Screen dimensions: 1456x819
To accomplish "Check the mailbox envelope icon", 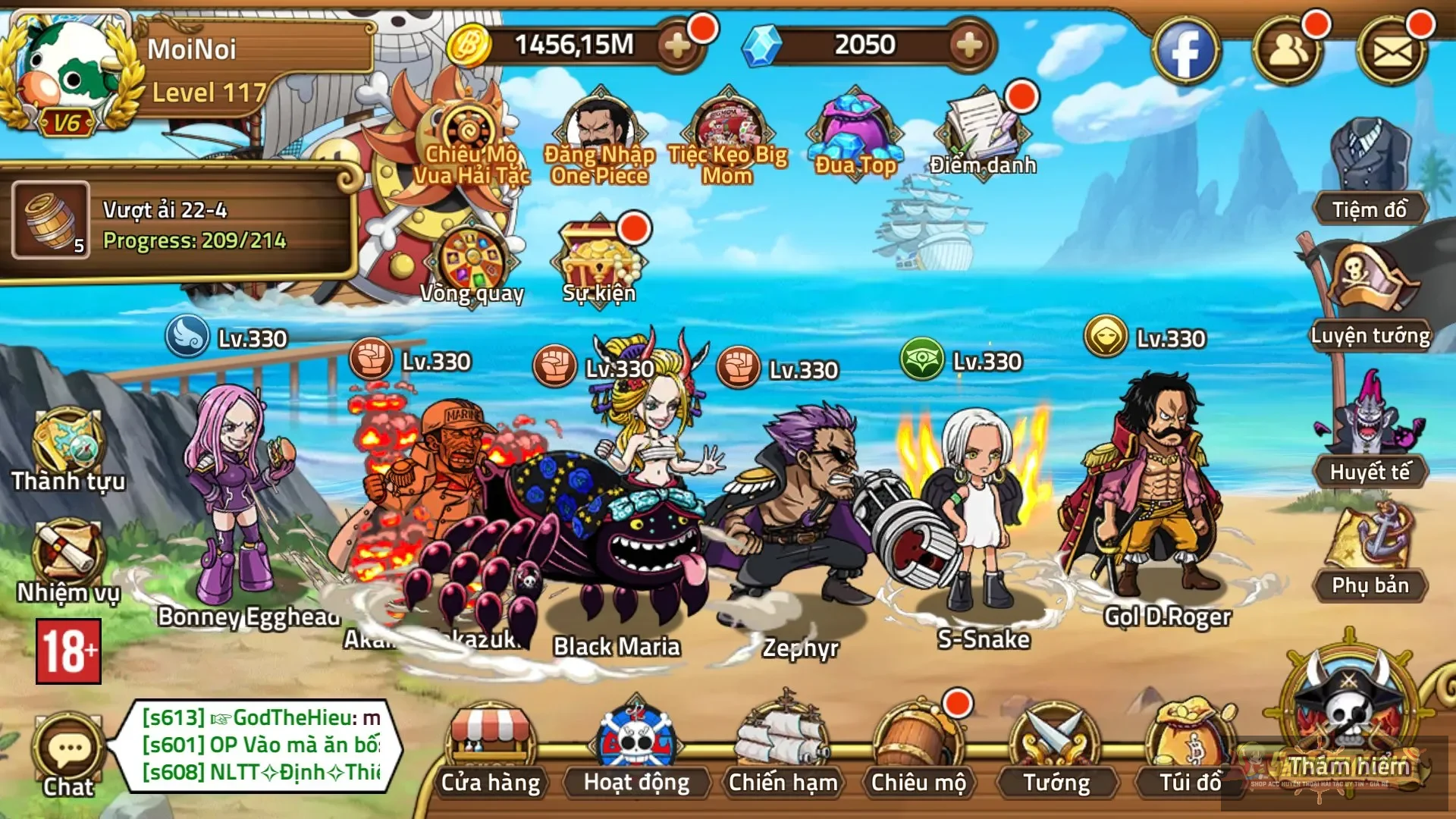I will tap(1392, 52).
